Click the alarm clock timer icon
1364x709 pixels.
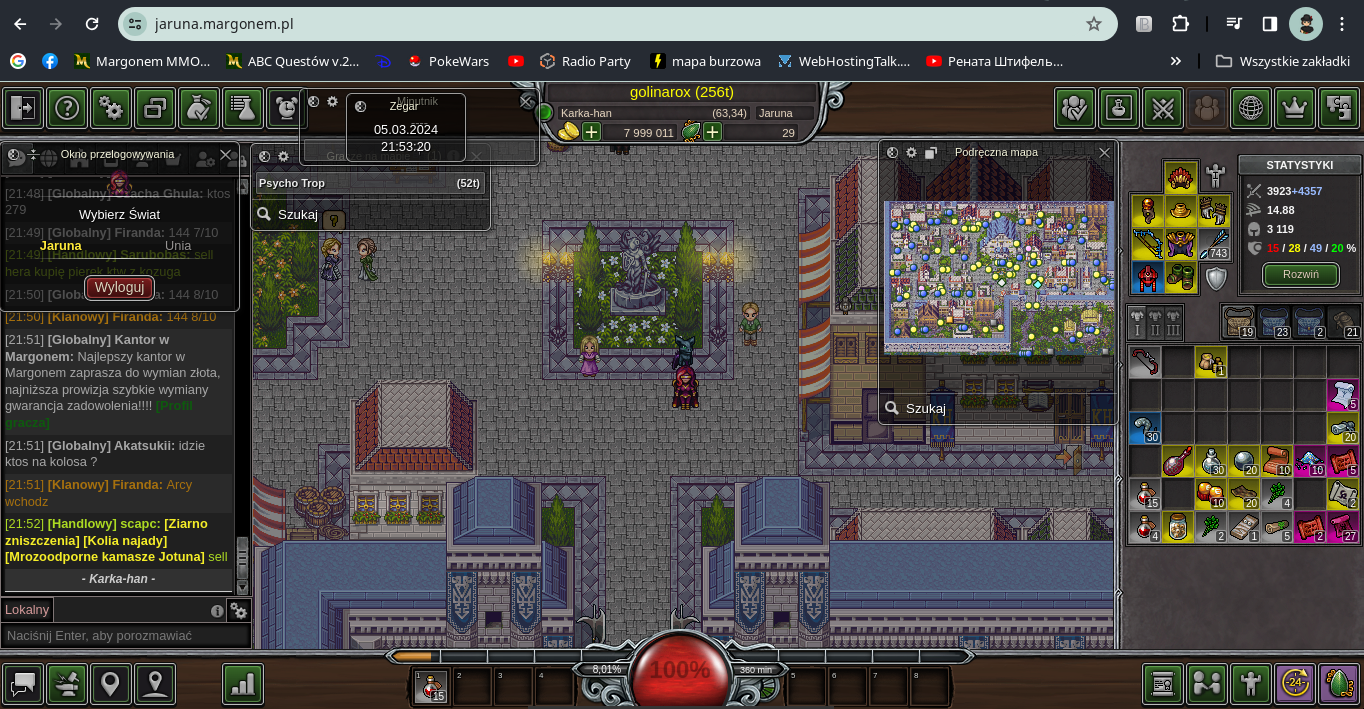[x=286, y=108]
